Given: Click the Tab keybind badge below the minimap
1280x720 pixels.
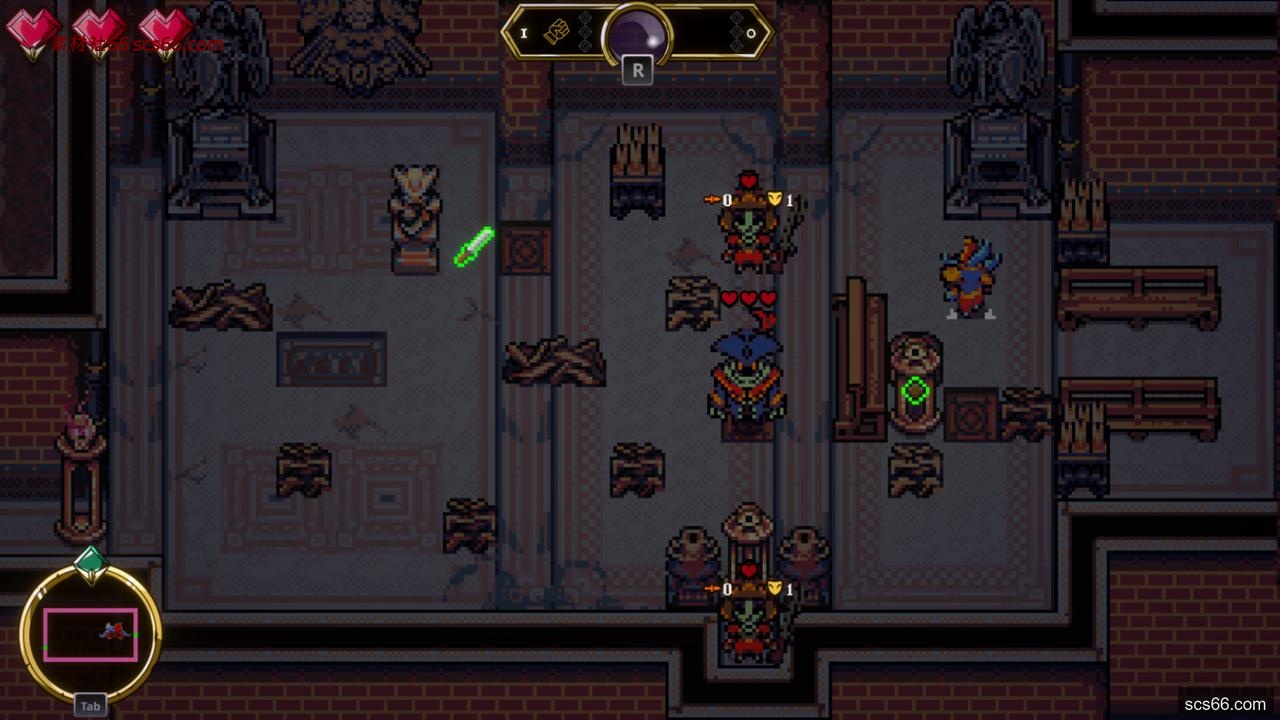Looking at the screenshot, I should (91, 704).
